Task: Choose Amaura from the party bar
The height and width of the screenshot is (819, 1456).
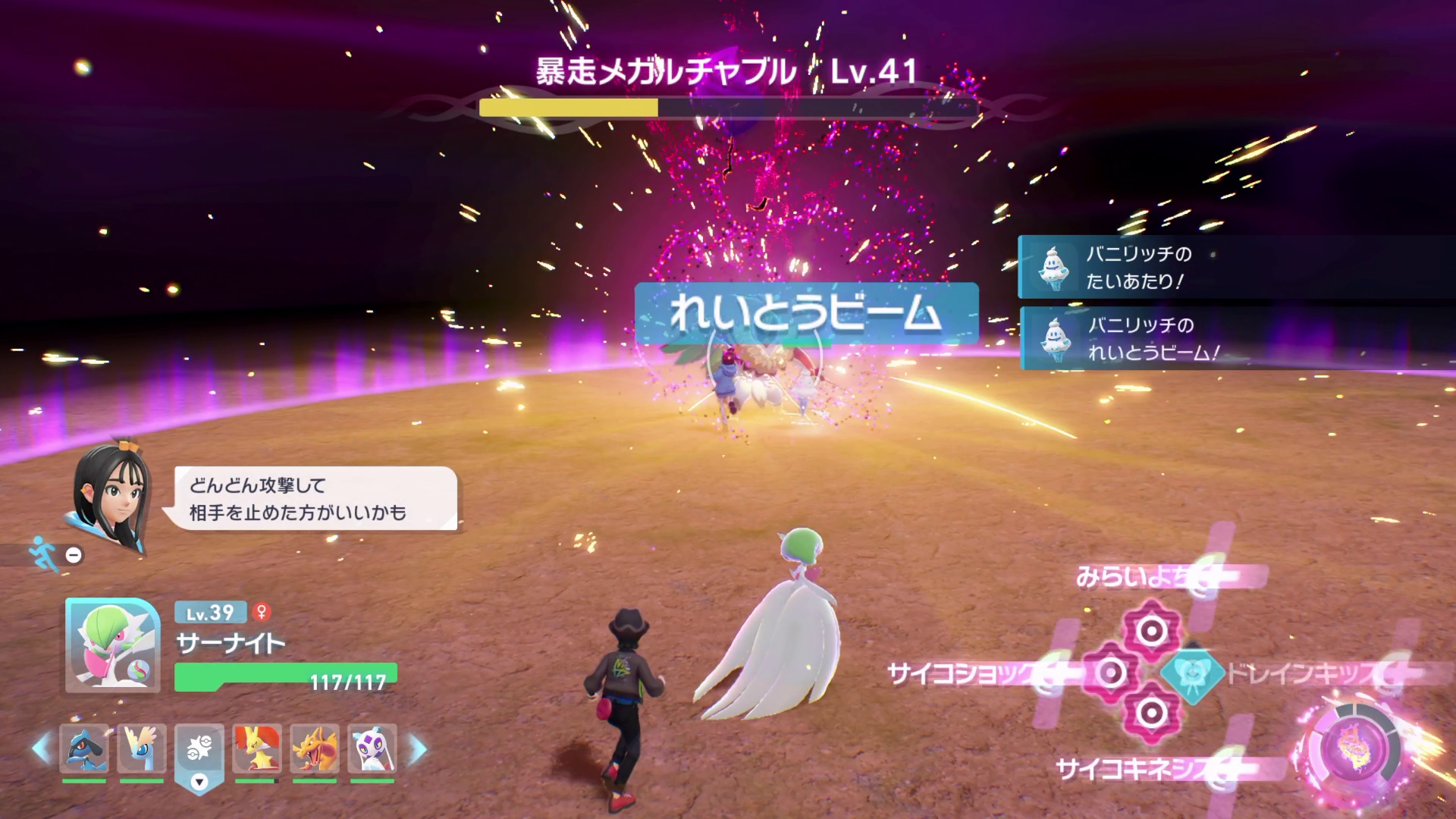Action: (141, 748)
